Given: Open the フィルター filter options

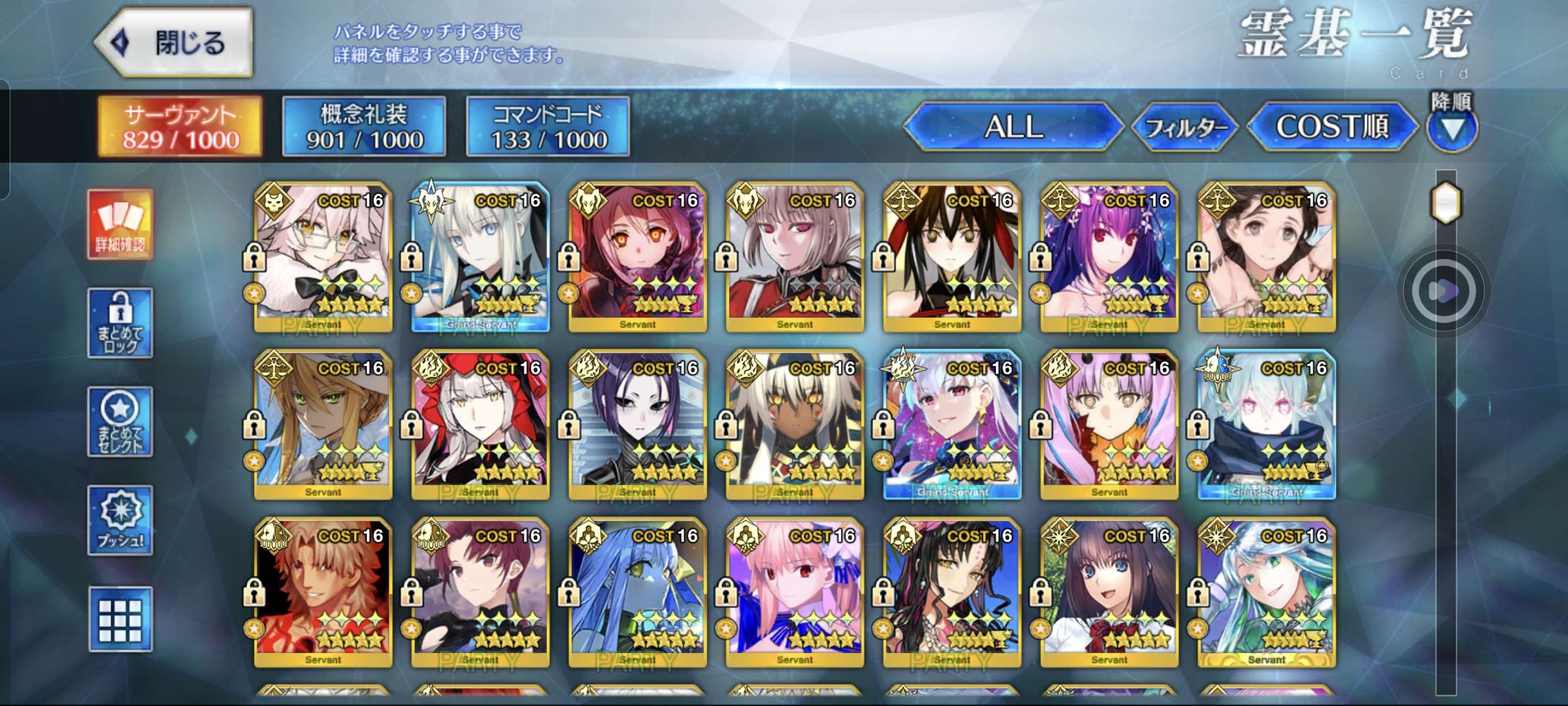Looking at the screenshot, I should click(1184, 127).
